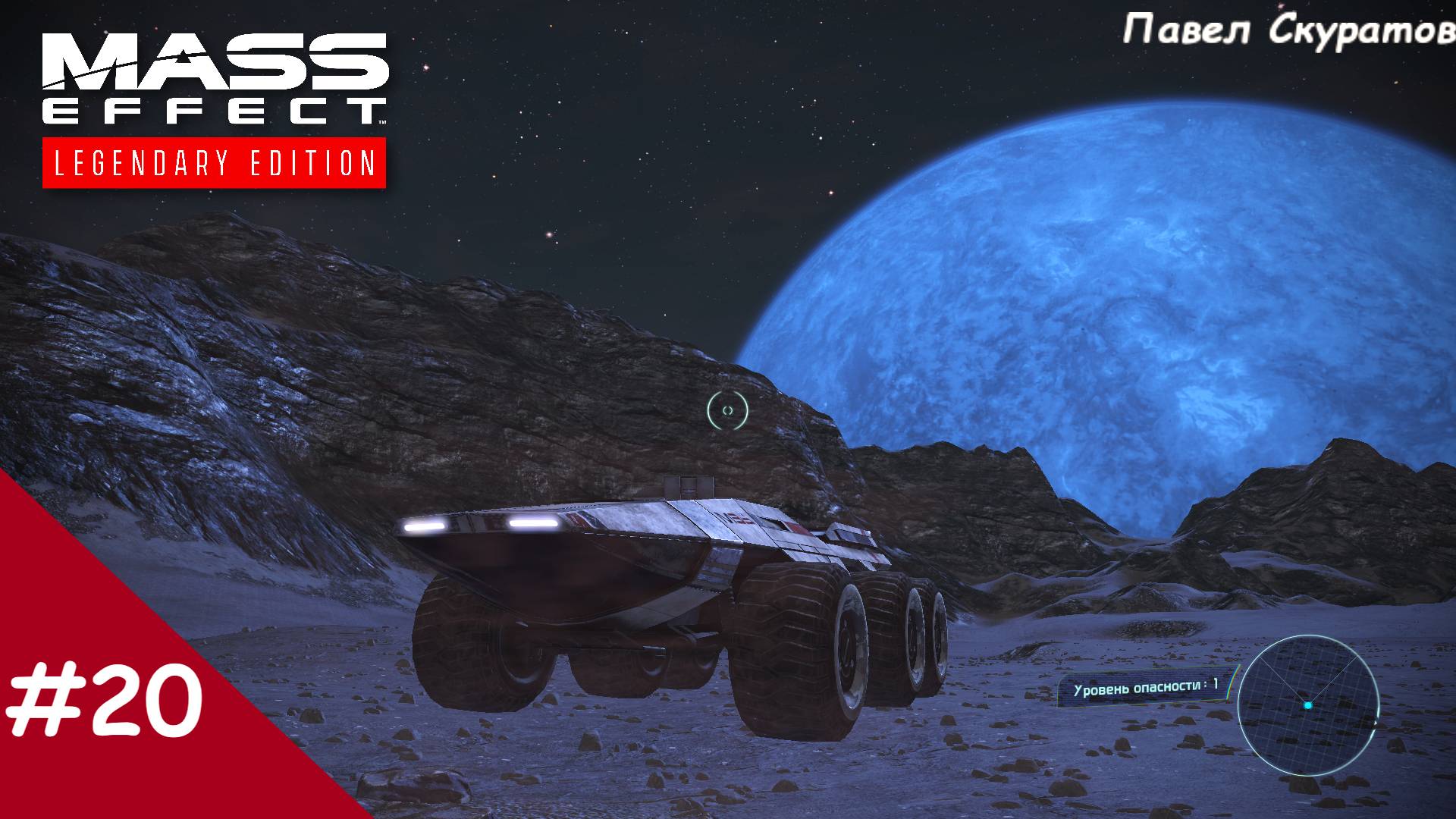The width and height of the screenshot is (1456, 819).
Task: Select the targeting reticle in the sky
Action: click(x=728, y=410)
